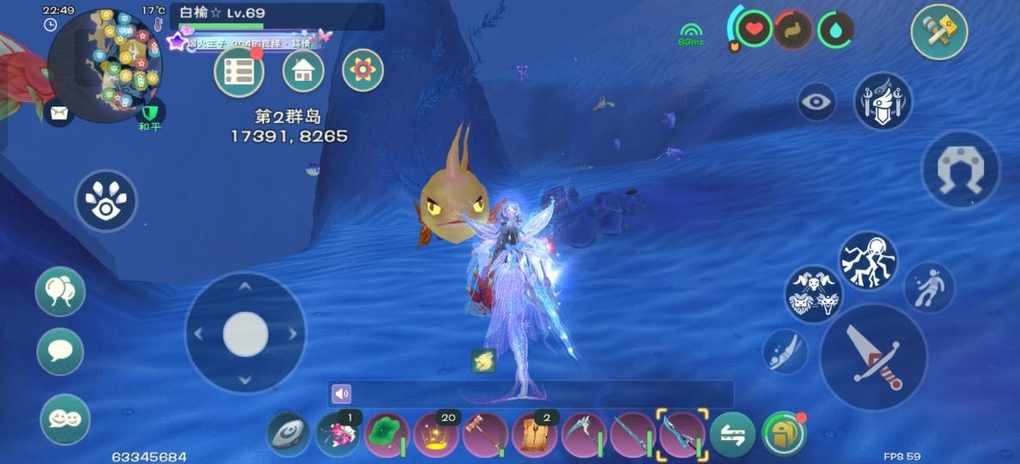This screenshot has width=1020, height=464.
Task: Toggle the green peace mode shield
Action: (152, 113)
